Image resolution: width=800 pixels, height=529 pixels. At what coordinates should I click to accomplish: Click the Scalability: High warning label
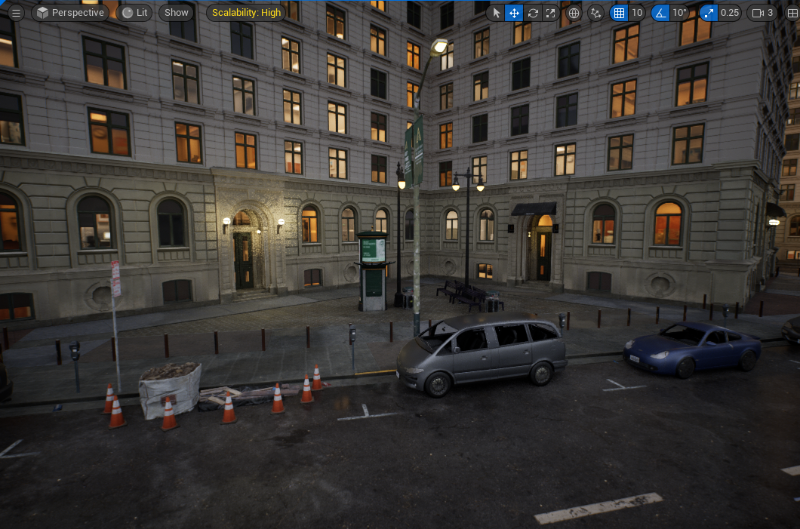click(245, 13)
